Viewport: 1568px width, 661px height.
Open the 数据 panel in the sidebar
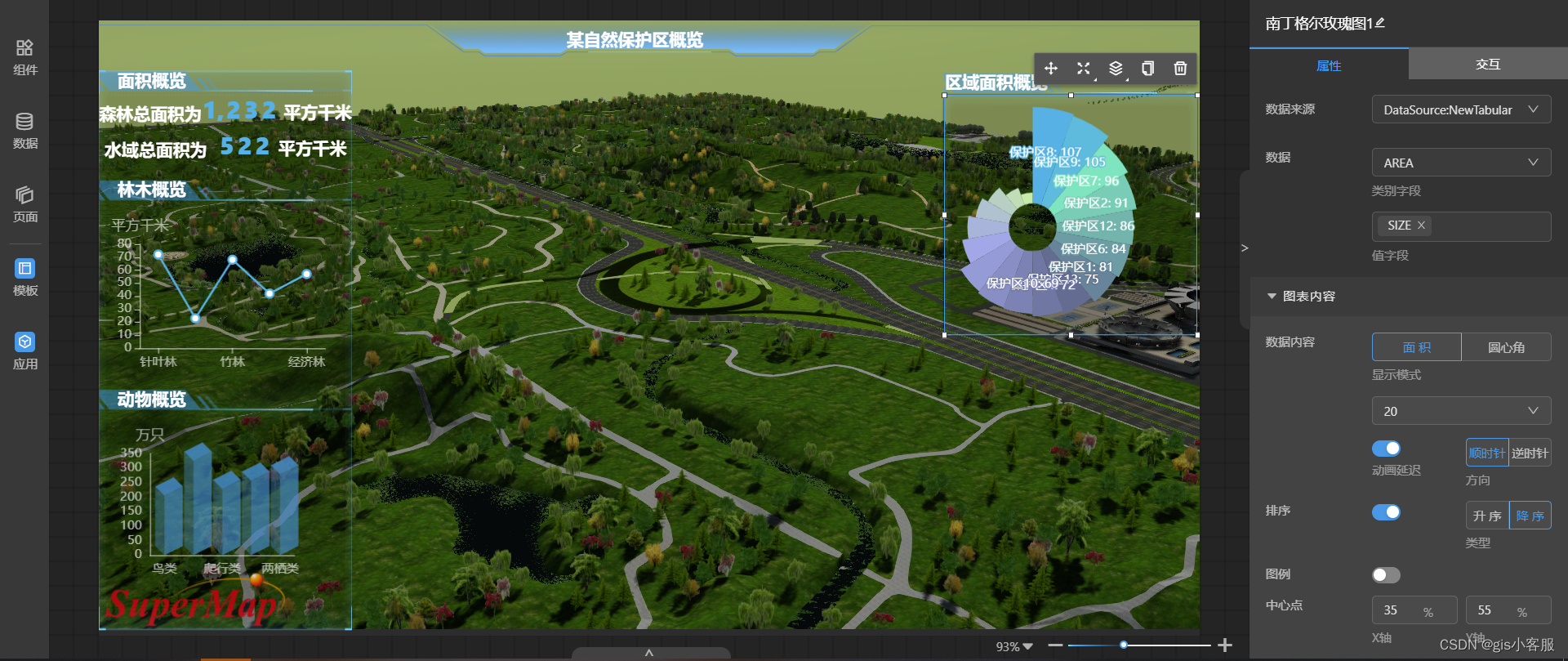24,131
